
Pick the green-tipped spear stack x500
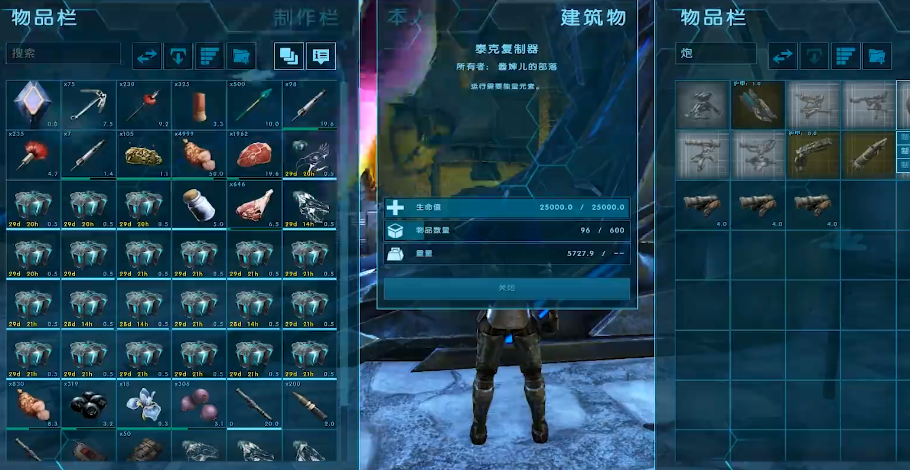point(254,104)
